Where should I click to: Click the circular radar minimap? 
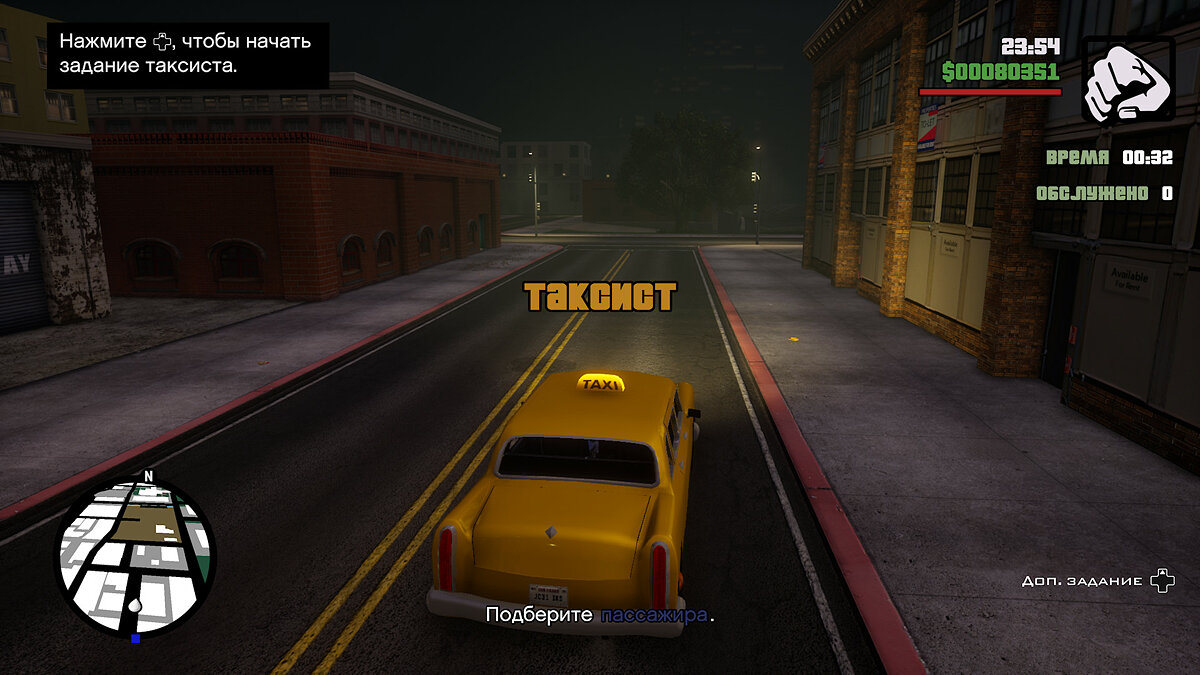pyautogui.click(x=134, y=557)
